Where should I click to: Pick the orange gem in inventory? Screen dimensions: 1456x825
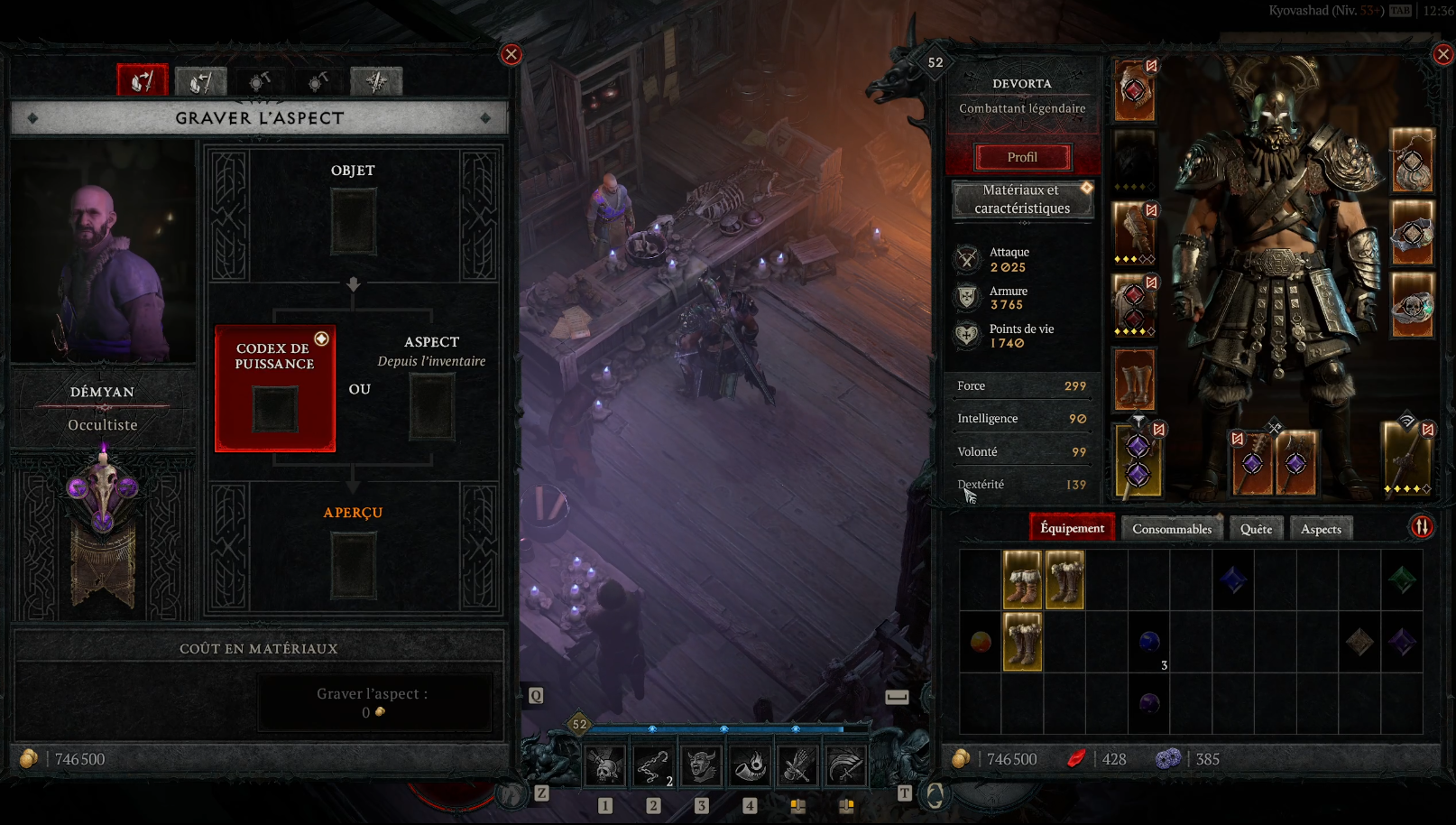point(981,642)
